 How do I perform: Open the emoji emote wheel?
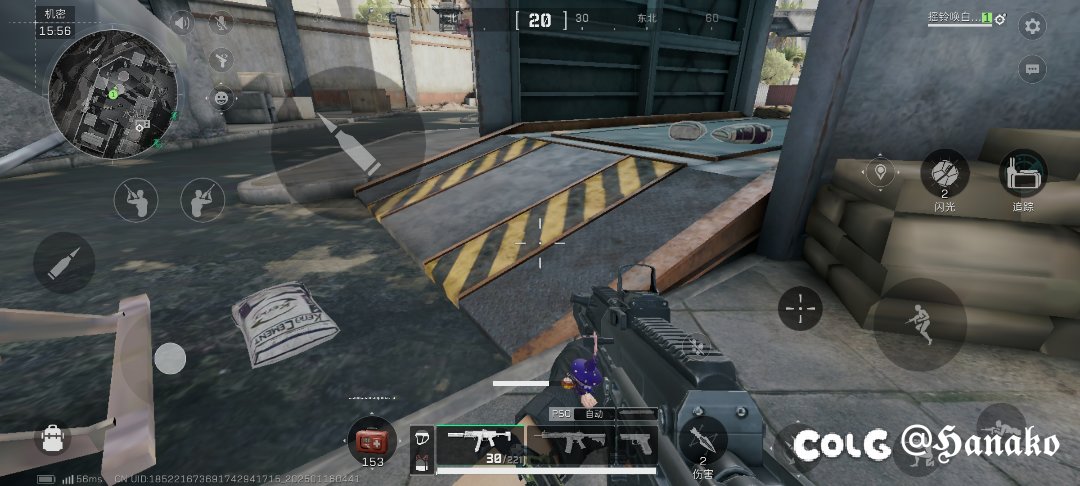(x=221, y=98)
